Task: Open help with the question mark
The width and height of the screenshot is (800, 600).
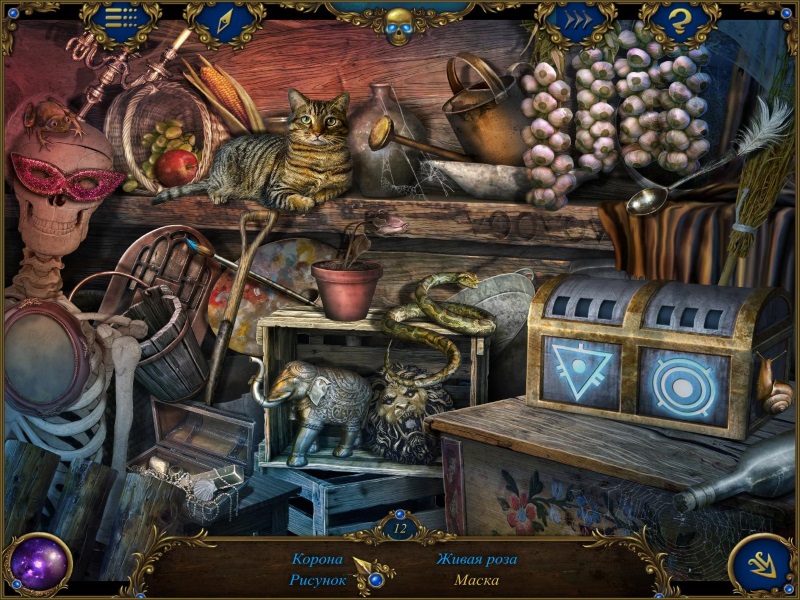Action: (680, 20)
